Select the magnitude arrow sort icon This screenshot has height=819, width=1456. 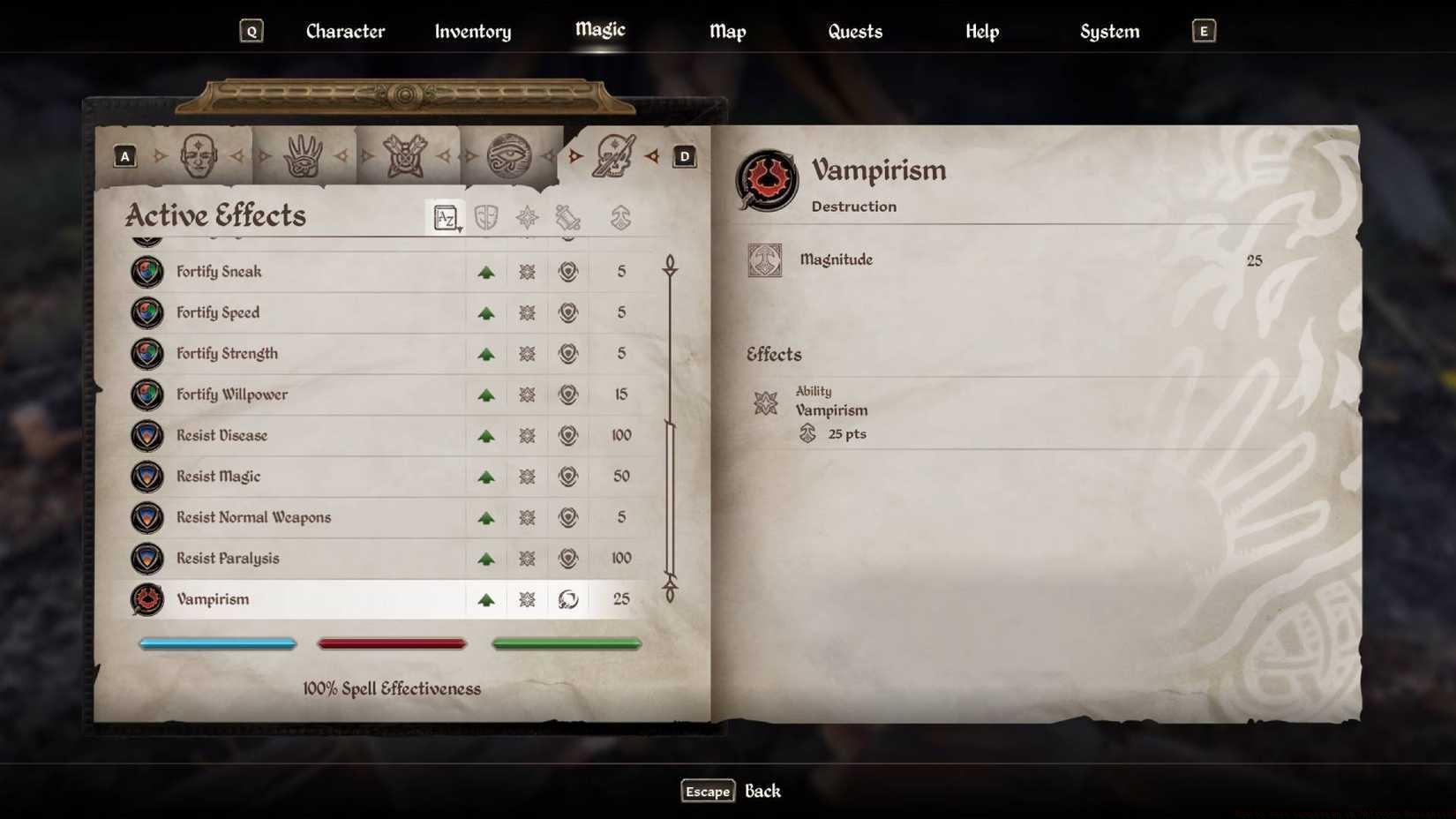[x=621, y=218]
